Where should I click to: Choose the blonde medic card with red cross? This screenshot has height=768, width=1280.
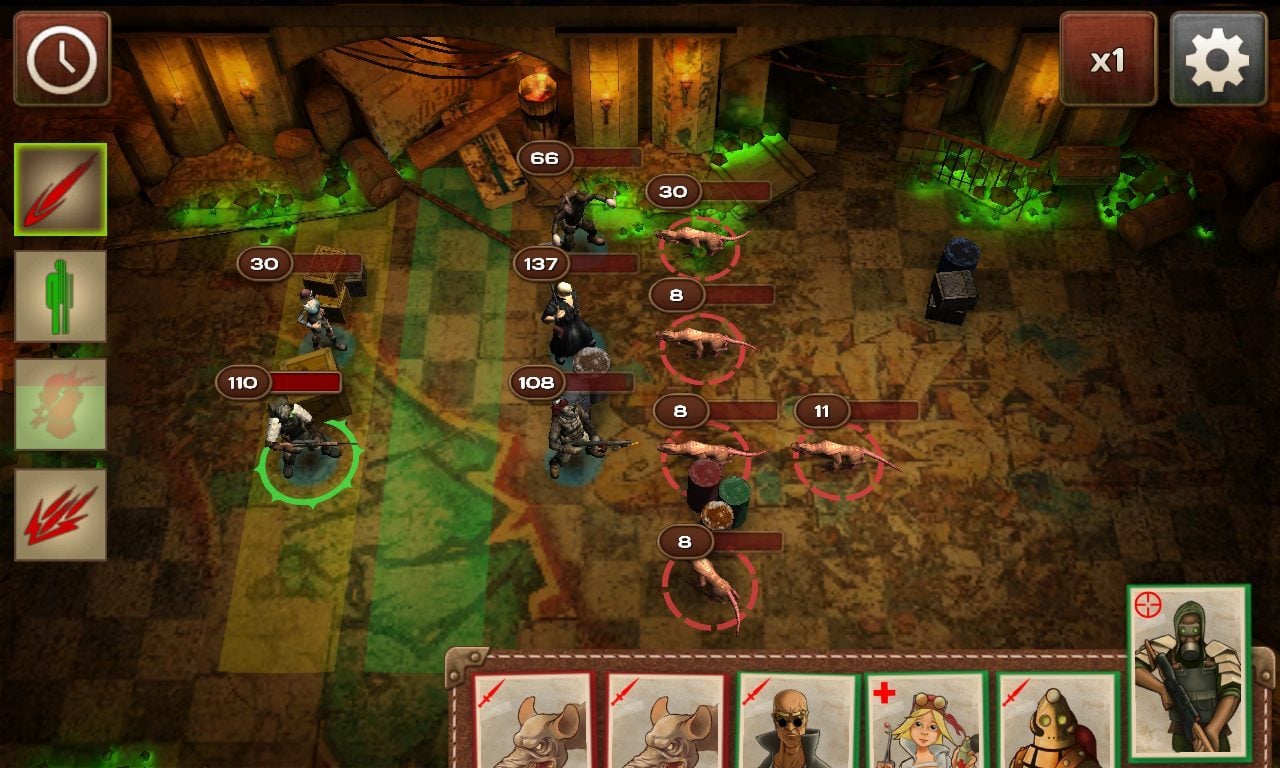tap(926, 722)
